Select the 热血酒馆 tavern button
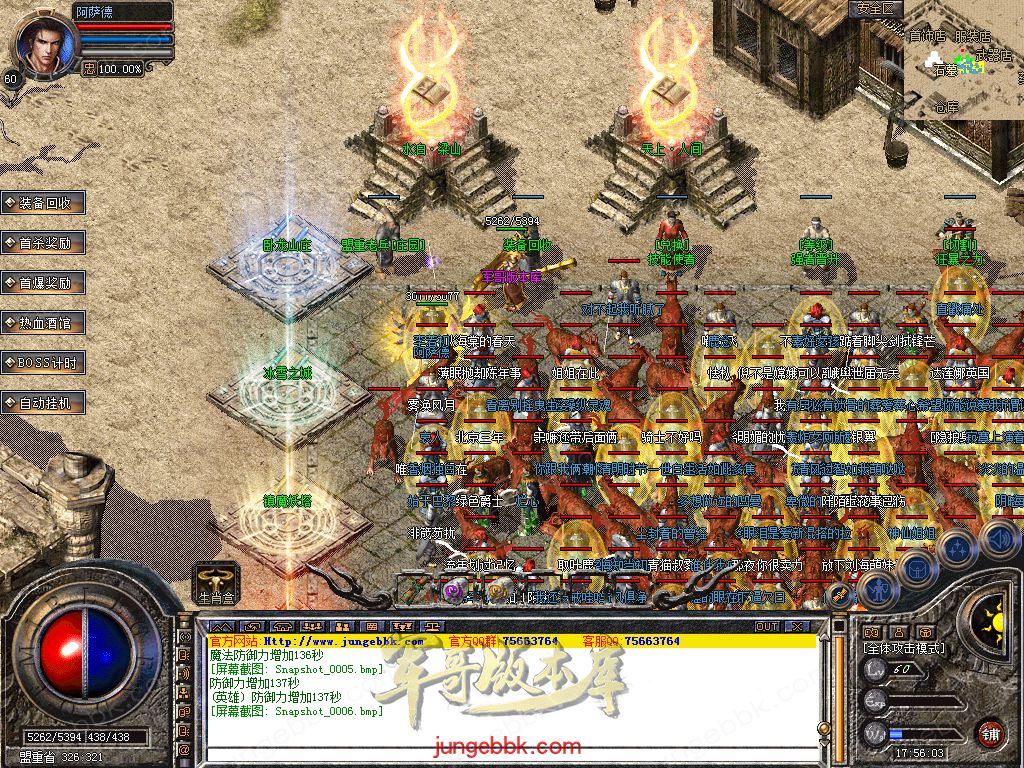The height and width of the screenshot is (768, 1024). pyautogui.click(x=44, y=323)
